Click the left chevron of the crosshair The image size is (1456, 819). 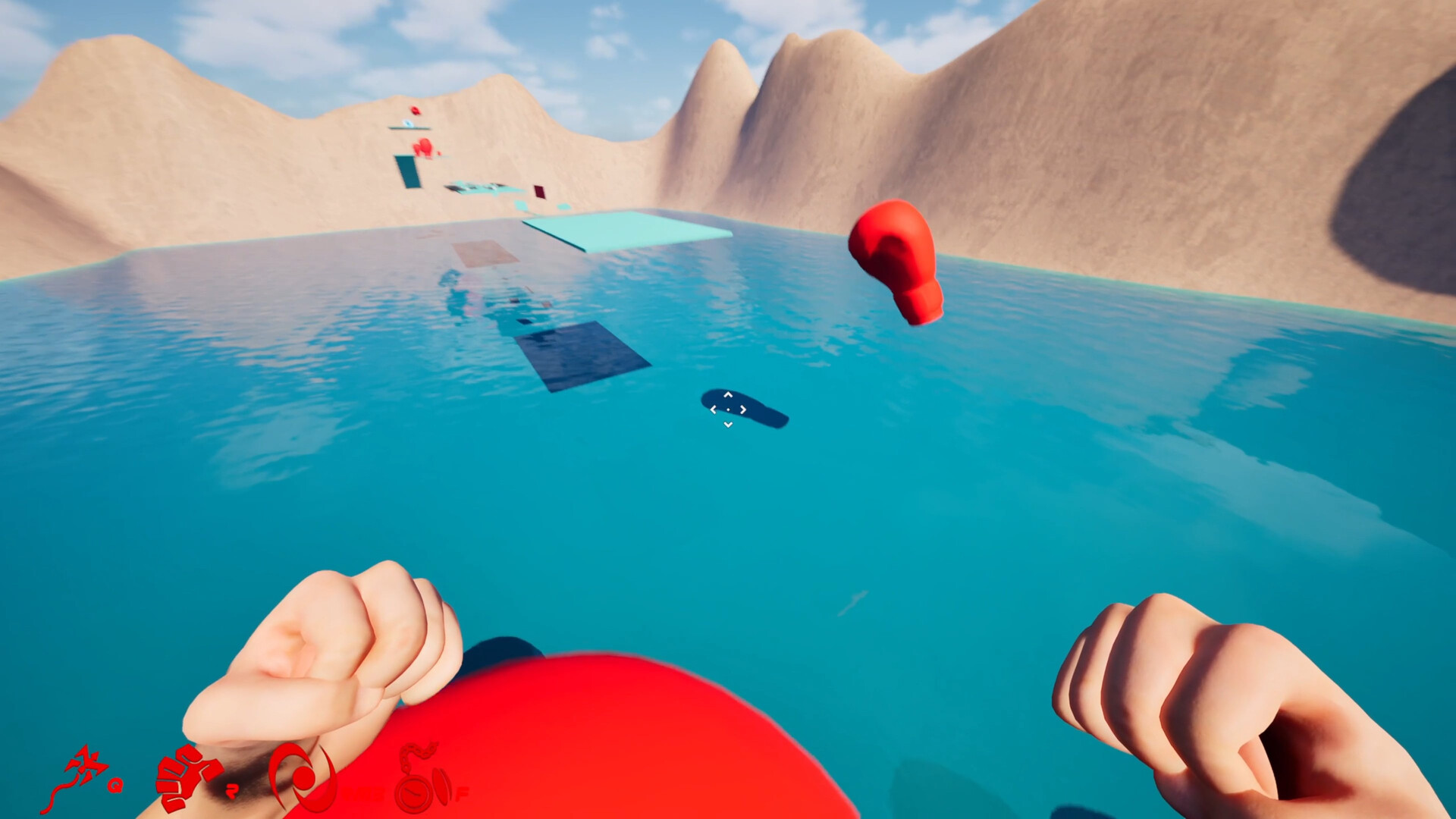coord(714,410)
